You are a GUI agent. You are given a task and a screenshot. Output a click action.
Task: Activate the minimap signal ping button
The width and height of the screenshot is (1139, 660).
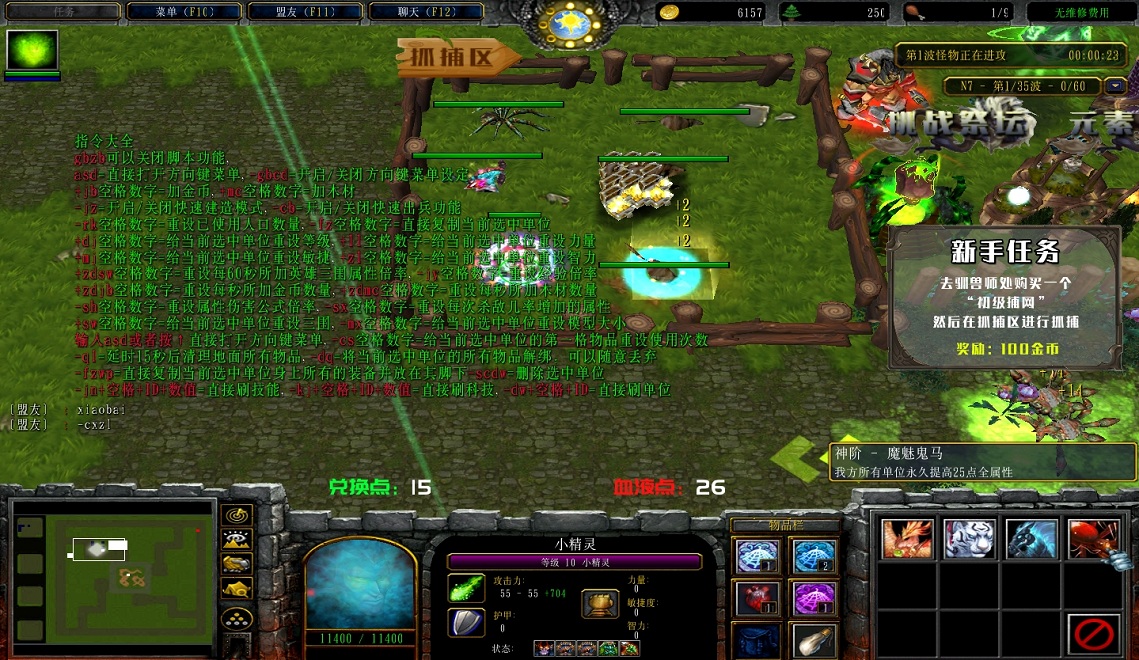(236, 515)
